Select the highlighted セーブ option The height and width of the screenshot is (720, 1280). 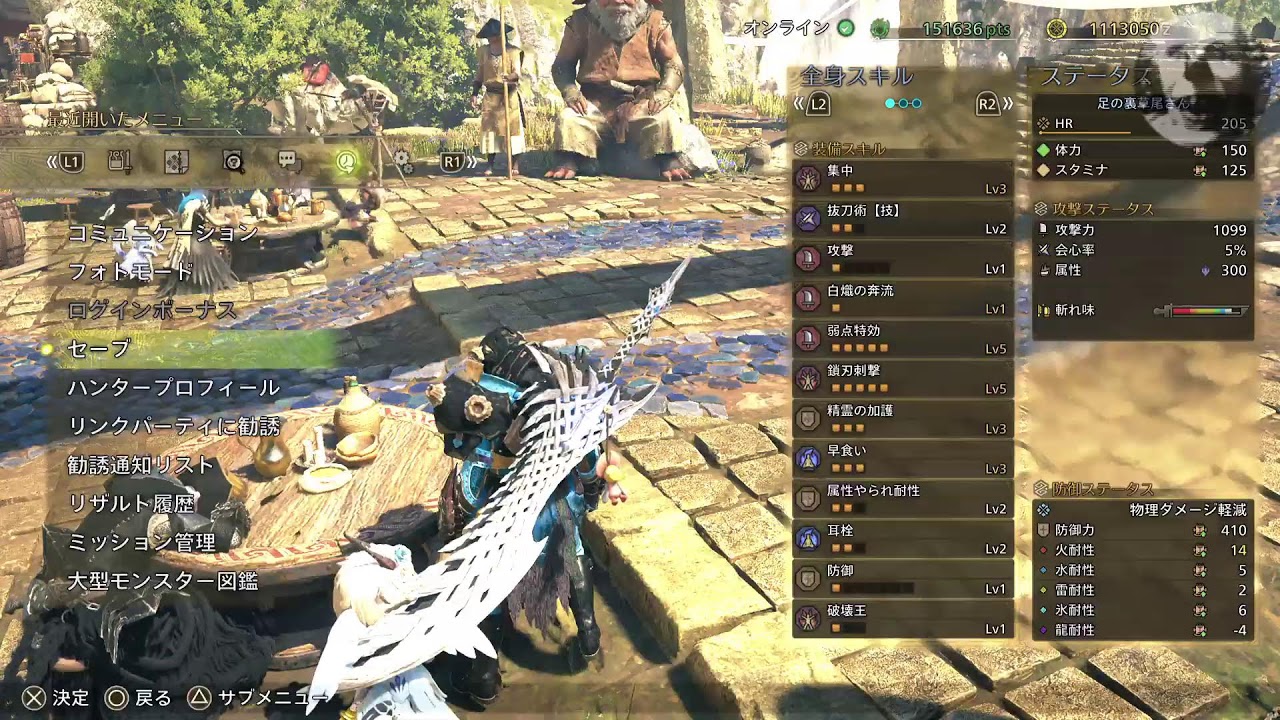click(99, 349)
